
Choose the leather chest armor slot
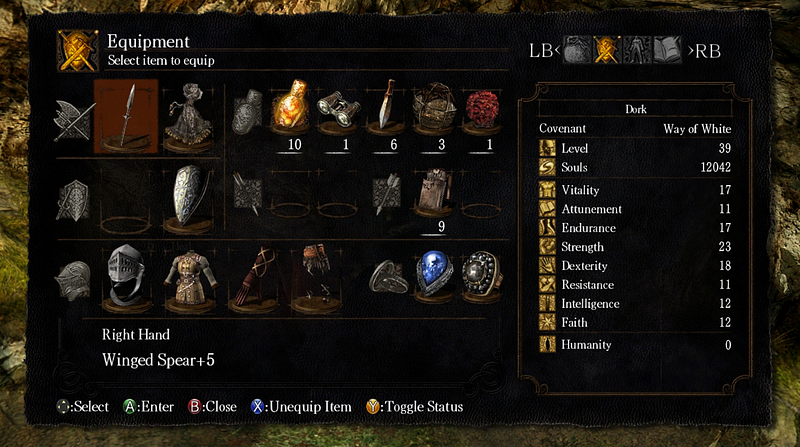click(x=187, y=271)
